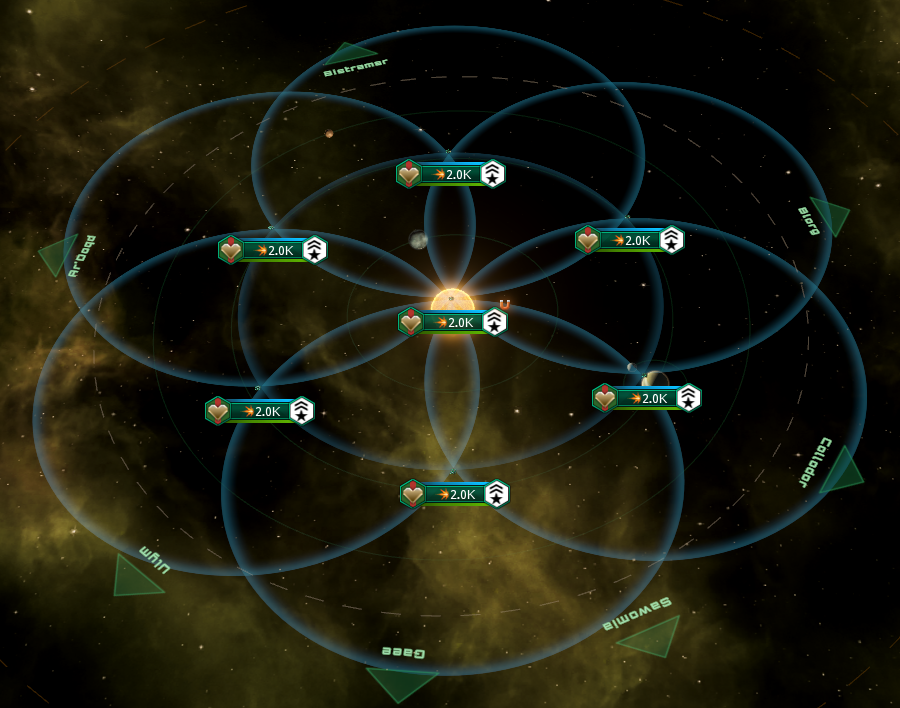Select the Uum hyperlane arrow
This screenshot has width=900, height=708.
tap(133, 578)
